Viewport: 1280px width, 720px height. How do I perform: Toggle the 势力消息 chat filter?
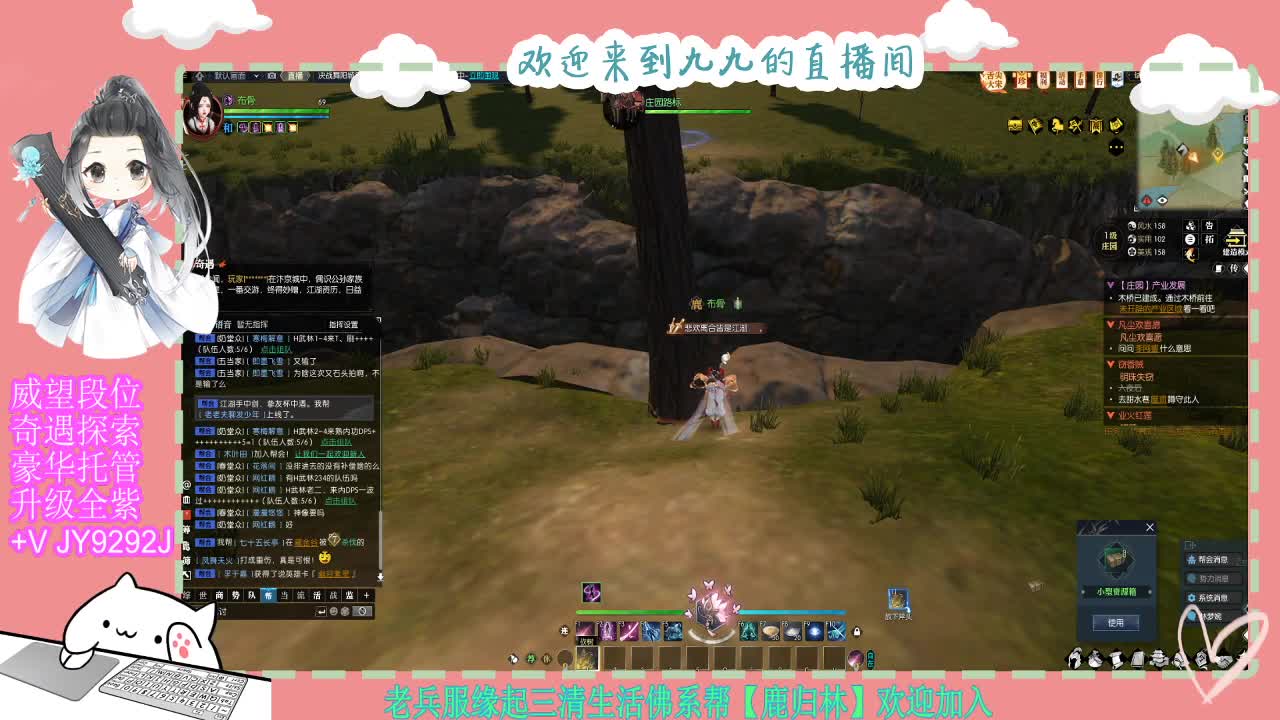(1213, 578)
